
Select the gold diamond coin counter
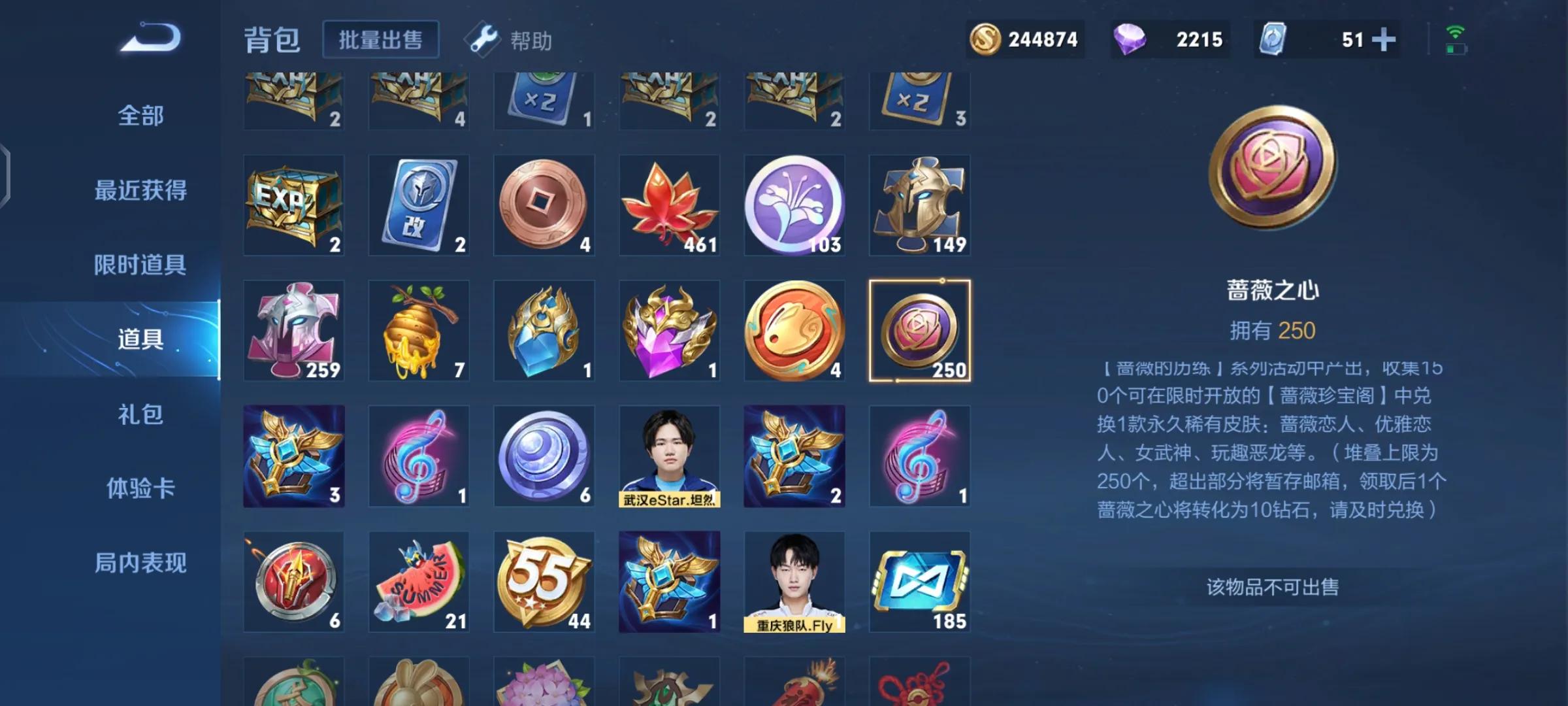click(x=1026, y=39)
